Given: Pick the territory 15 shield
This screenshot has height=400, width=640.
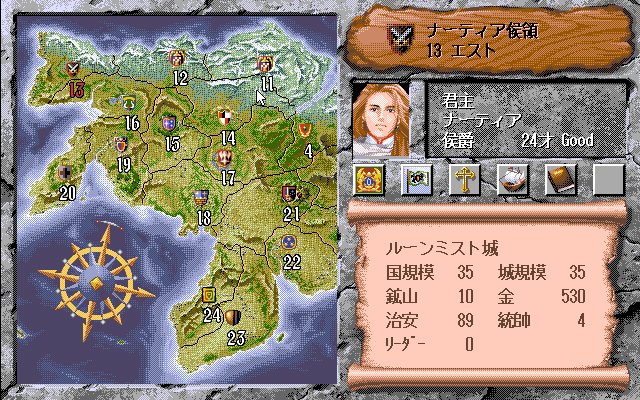Looking at the screenshot, I should tap(170, 125).
